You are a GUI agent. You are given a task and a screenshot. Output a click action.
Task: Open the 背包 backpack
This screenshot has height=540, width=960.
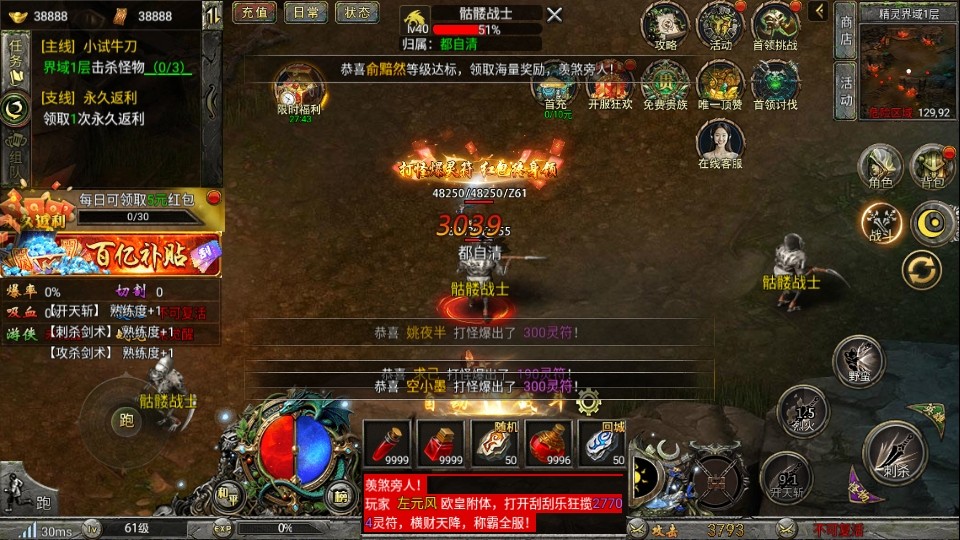pyautogui.click(x=933, y=166)
